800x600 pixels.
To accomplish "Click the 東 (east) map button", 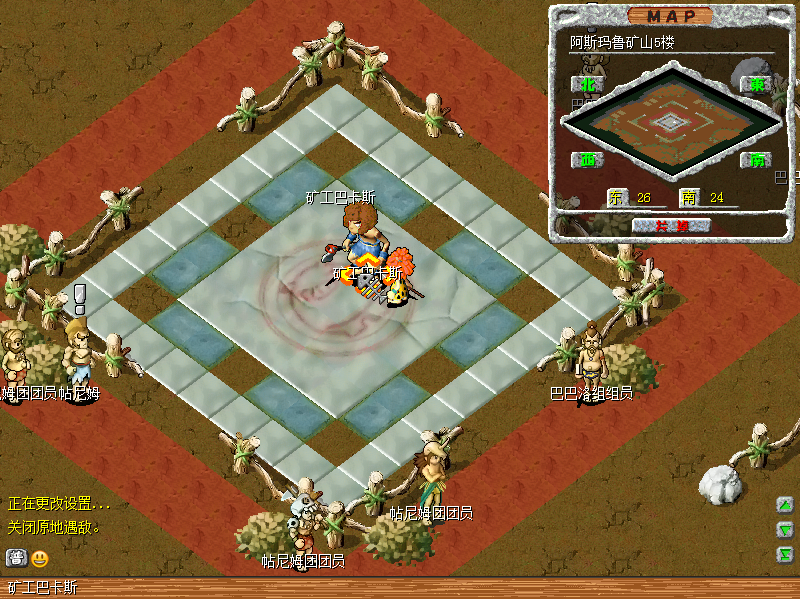I will pos(755,84).
